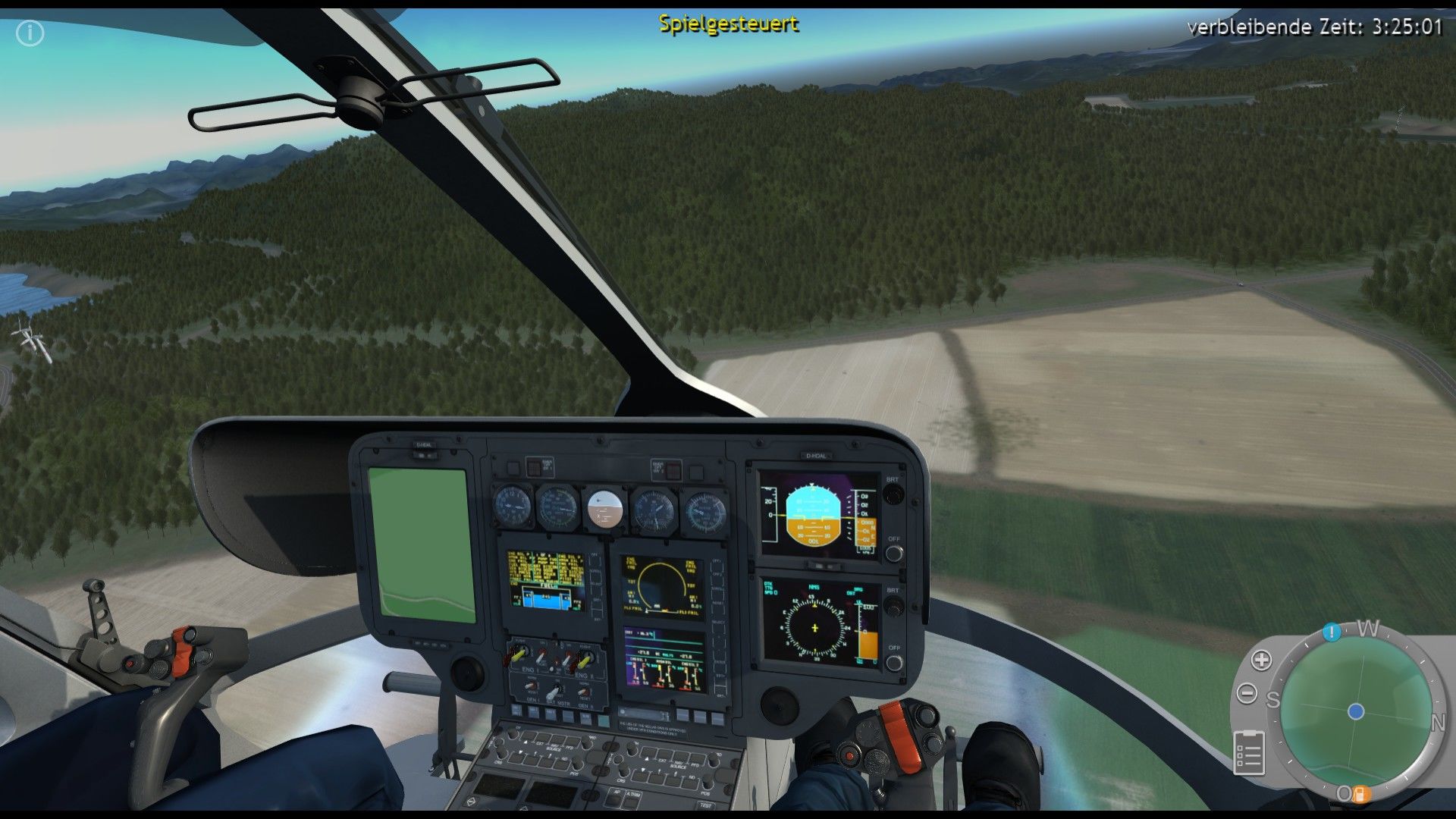Image resolution: width=1456 pixels, height=819 pixels.
Task: Select the blue exclamation mission marker
Action: coord(1332,632)
